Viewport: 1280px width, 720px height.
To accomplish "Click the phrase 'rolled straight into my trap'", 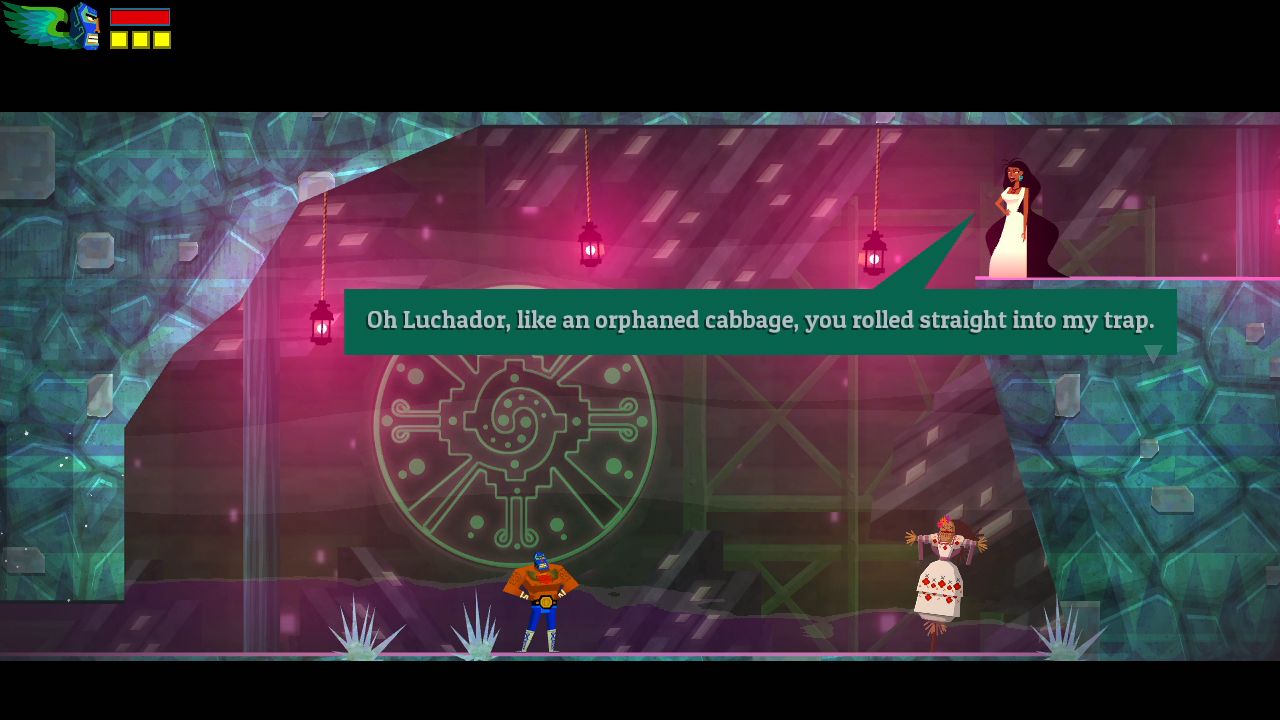I will point(1000,321).
